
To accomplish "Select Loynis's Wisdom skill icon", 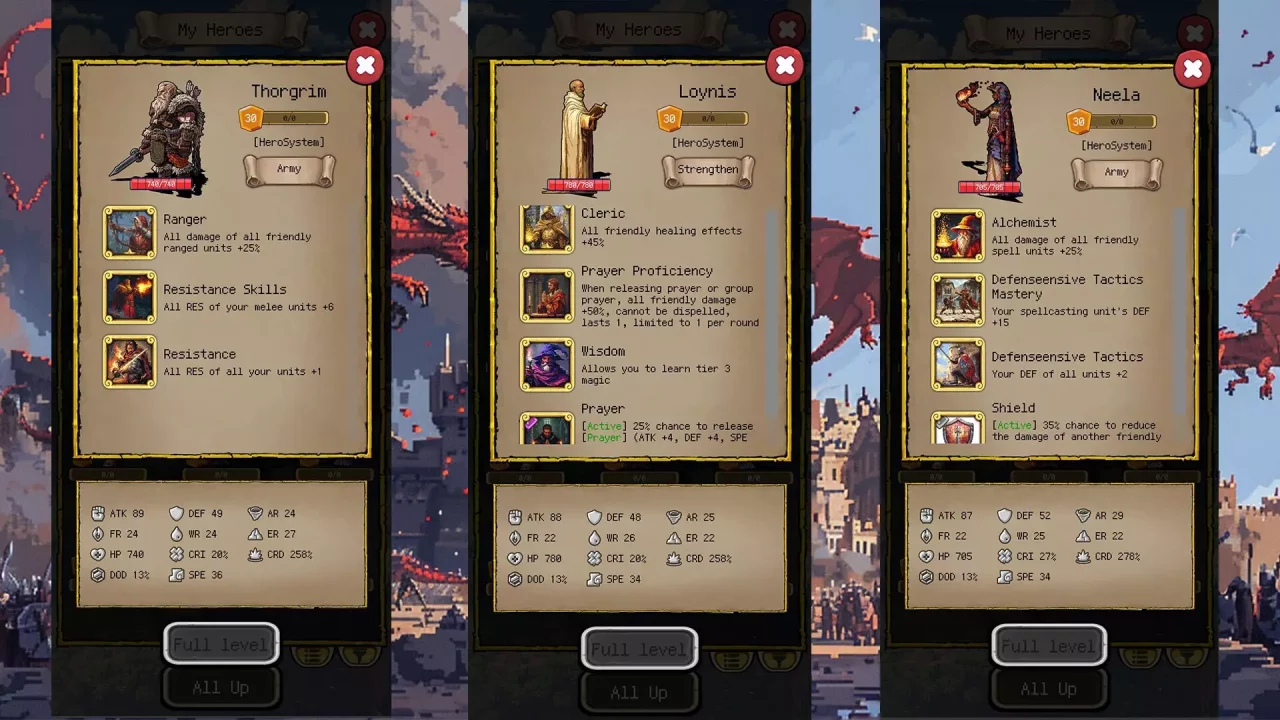I will click(x=546, y=364).
